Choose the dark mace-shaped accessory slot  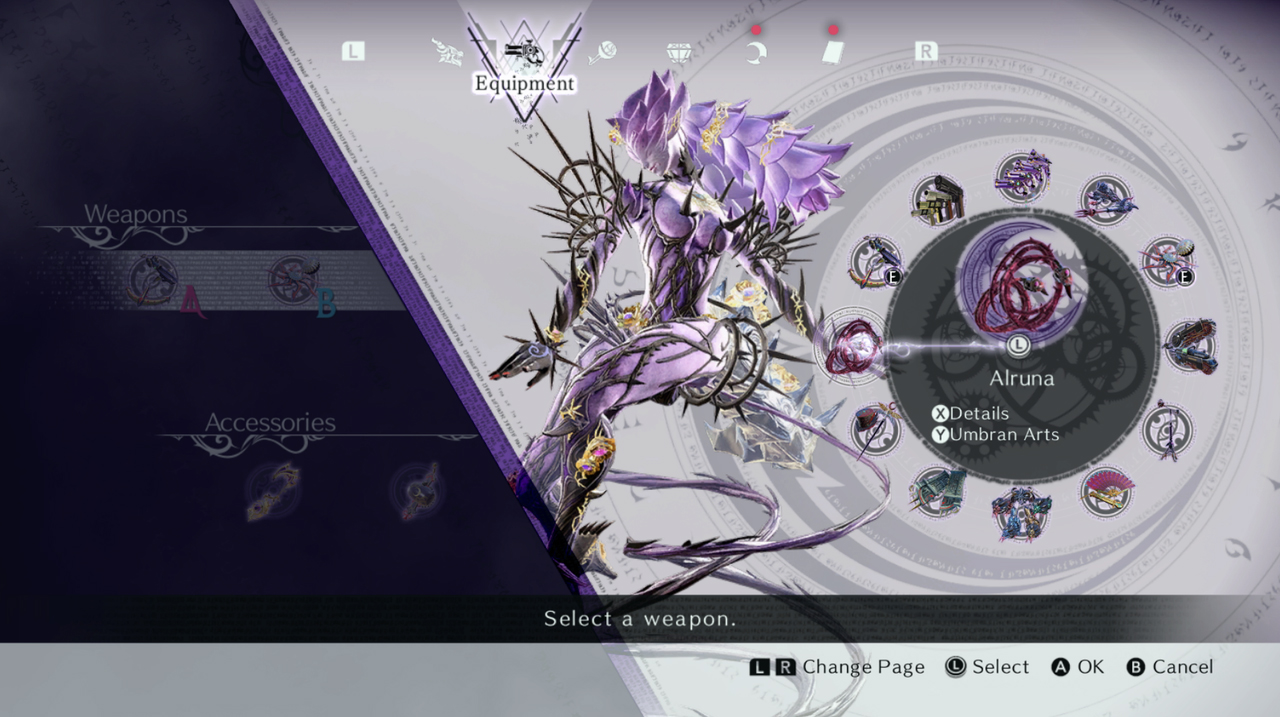pyautogui.click(x=418, y=490)
